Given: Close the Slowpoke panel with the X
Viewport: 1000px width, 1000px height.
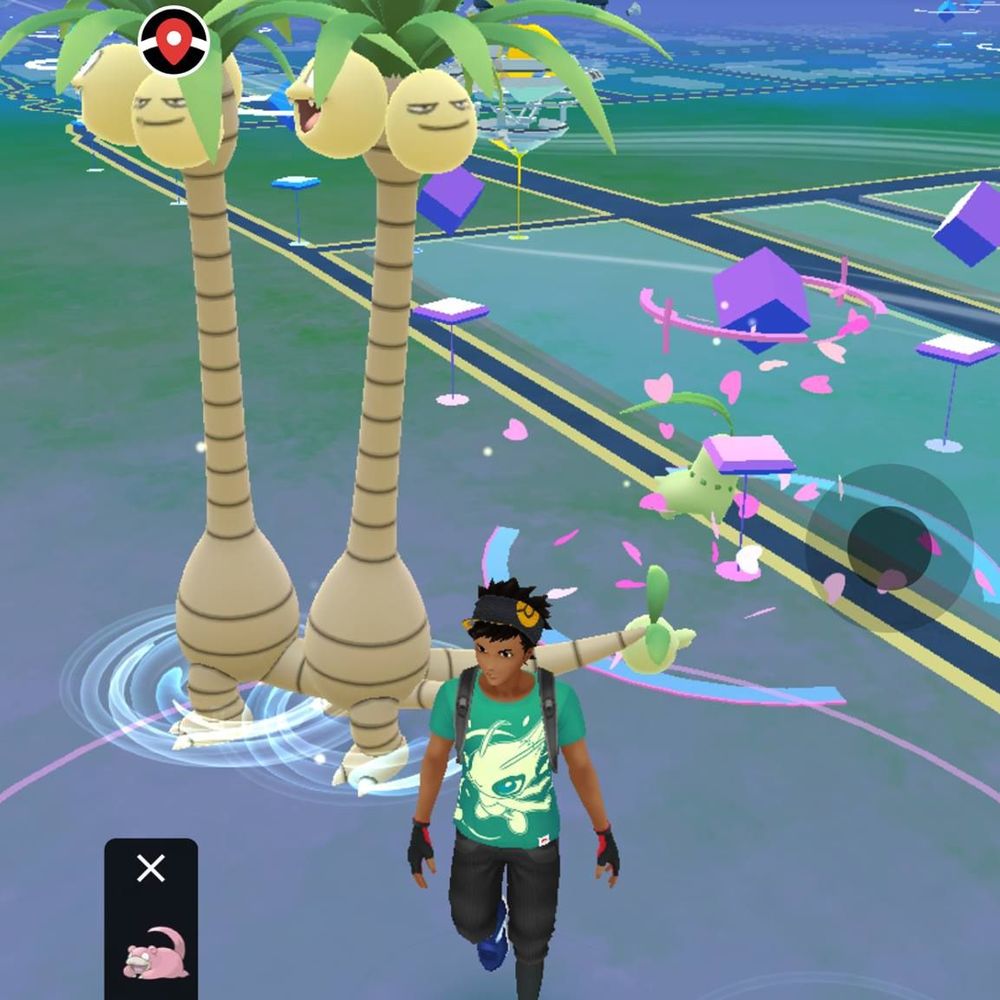Looking at the screenshot, I should point(151,868).
